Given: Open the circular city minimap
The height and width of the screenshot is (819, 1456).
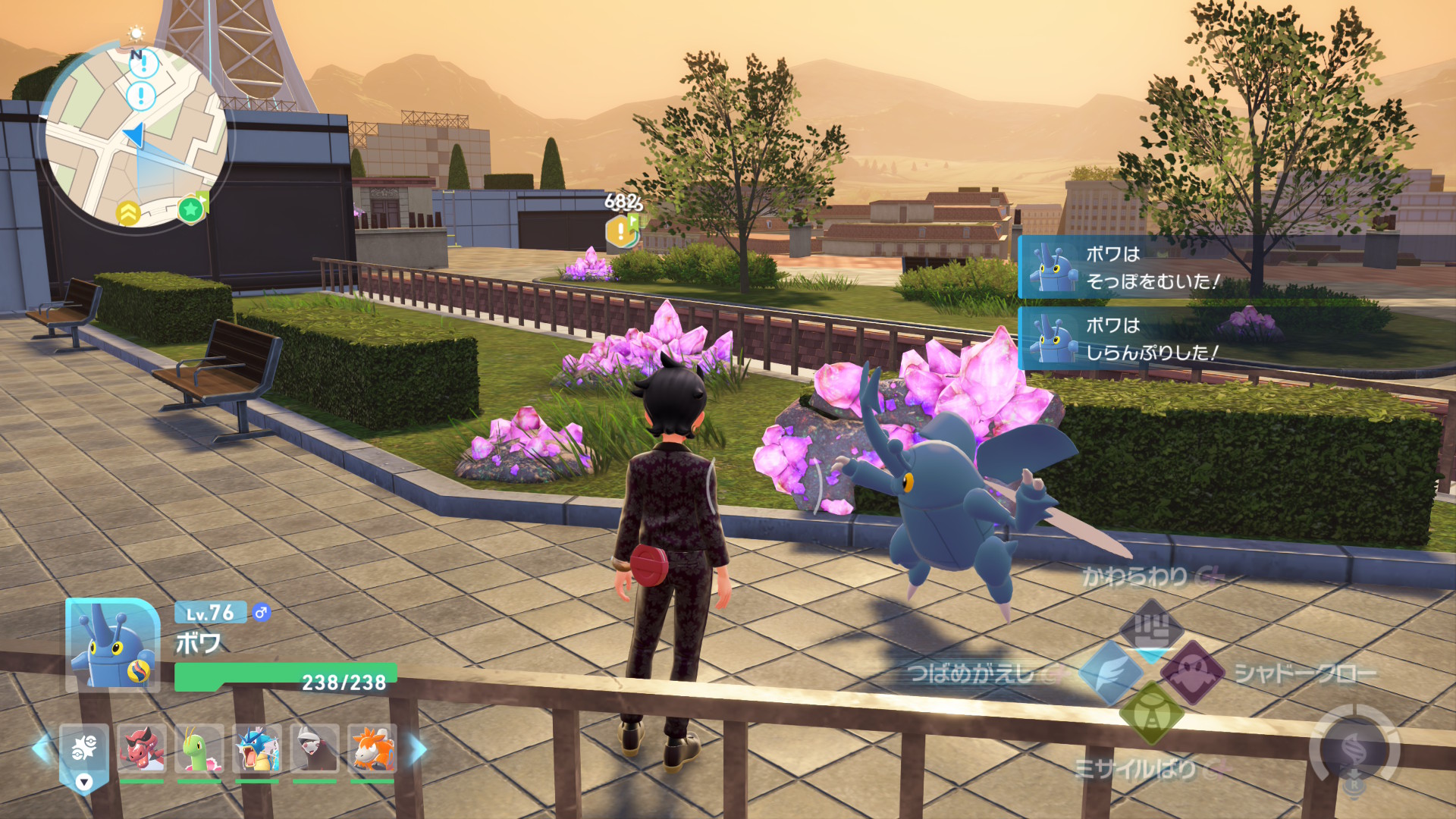Looking at the screenshot, I should (135, 136).
